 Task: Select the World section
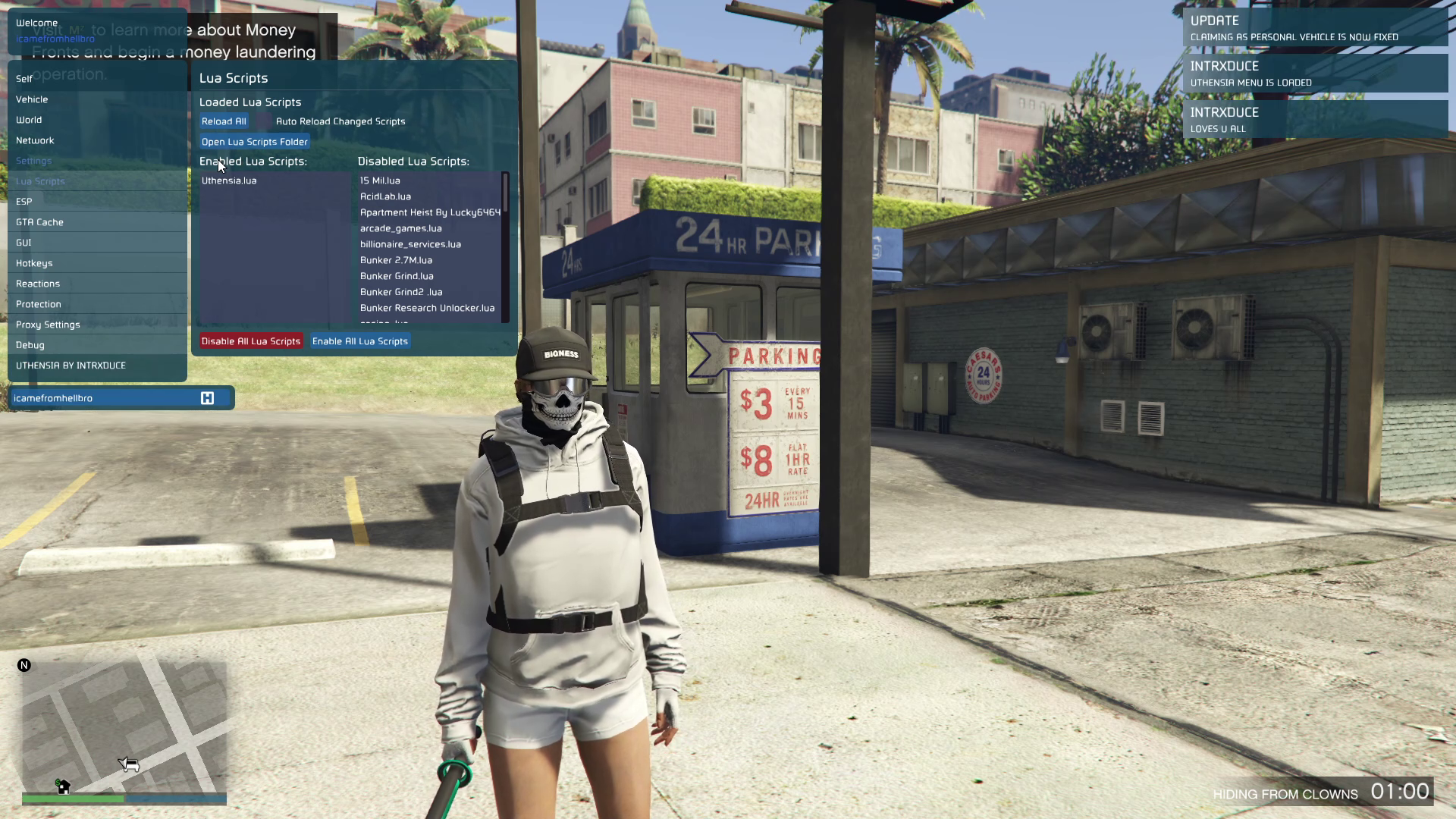pos(29,120)
